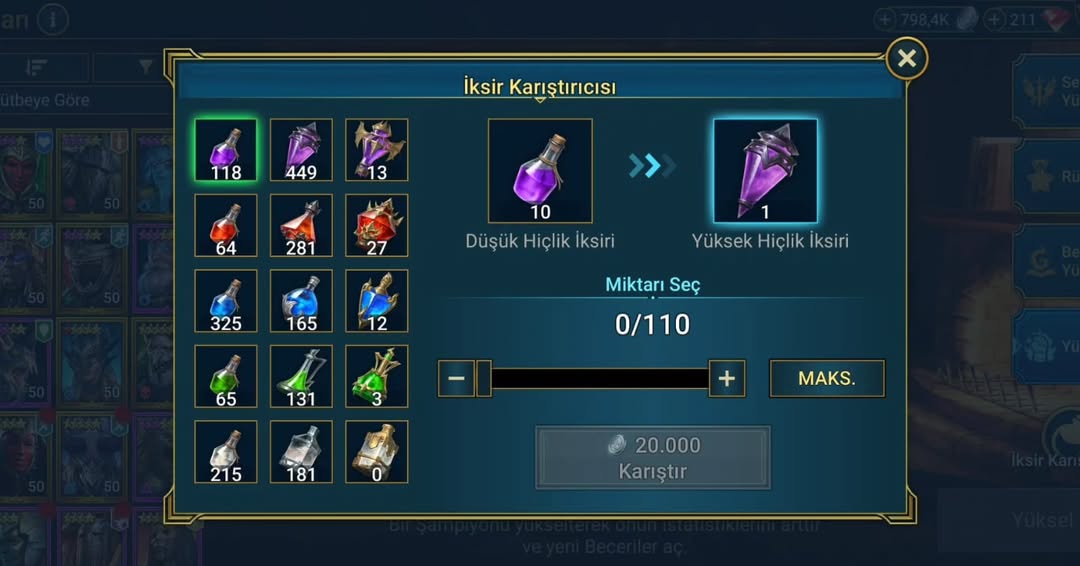Choose the spiked red potion with 27
1080x566 pixels.
377,225
